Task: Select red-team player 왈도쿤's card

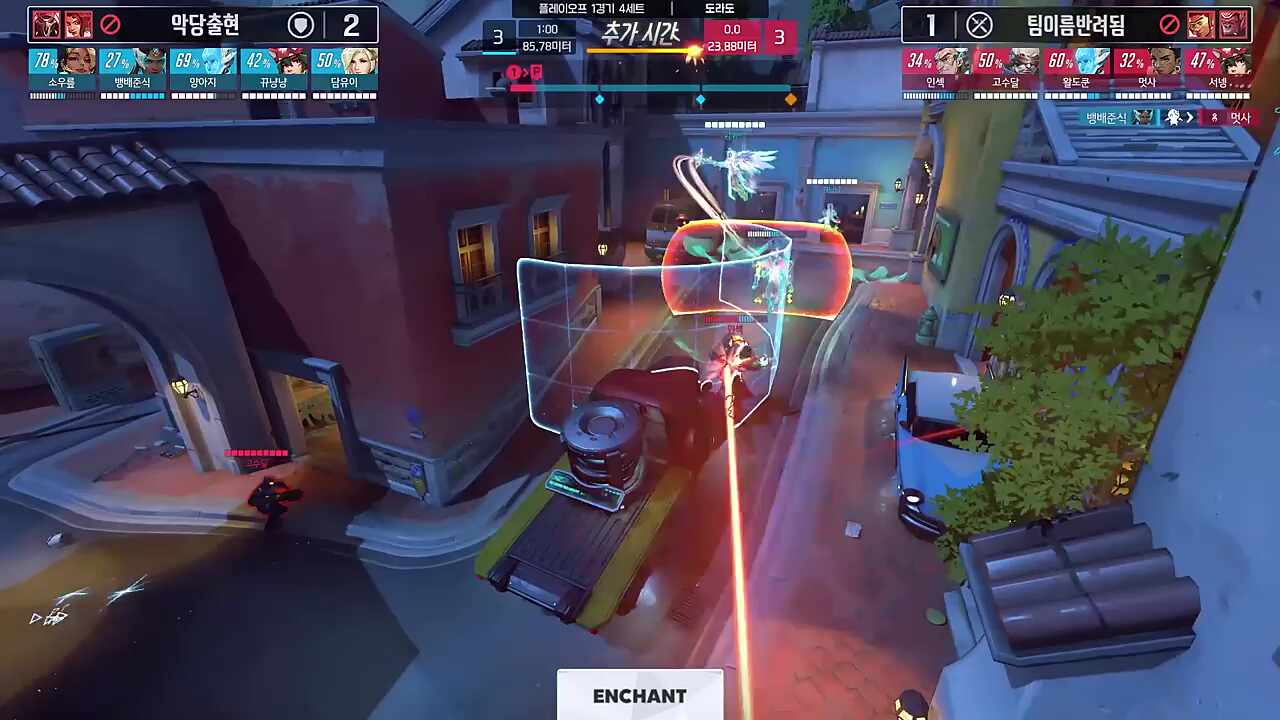Action: tap(1076, 70)
